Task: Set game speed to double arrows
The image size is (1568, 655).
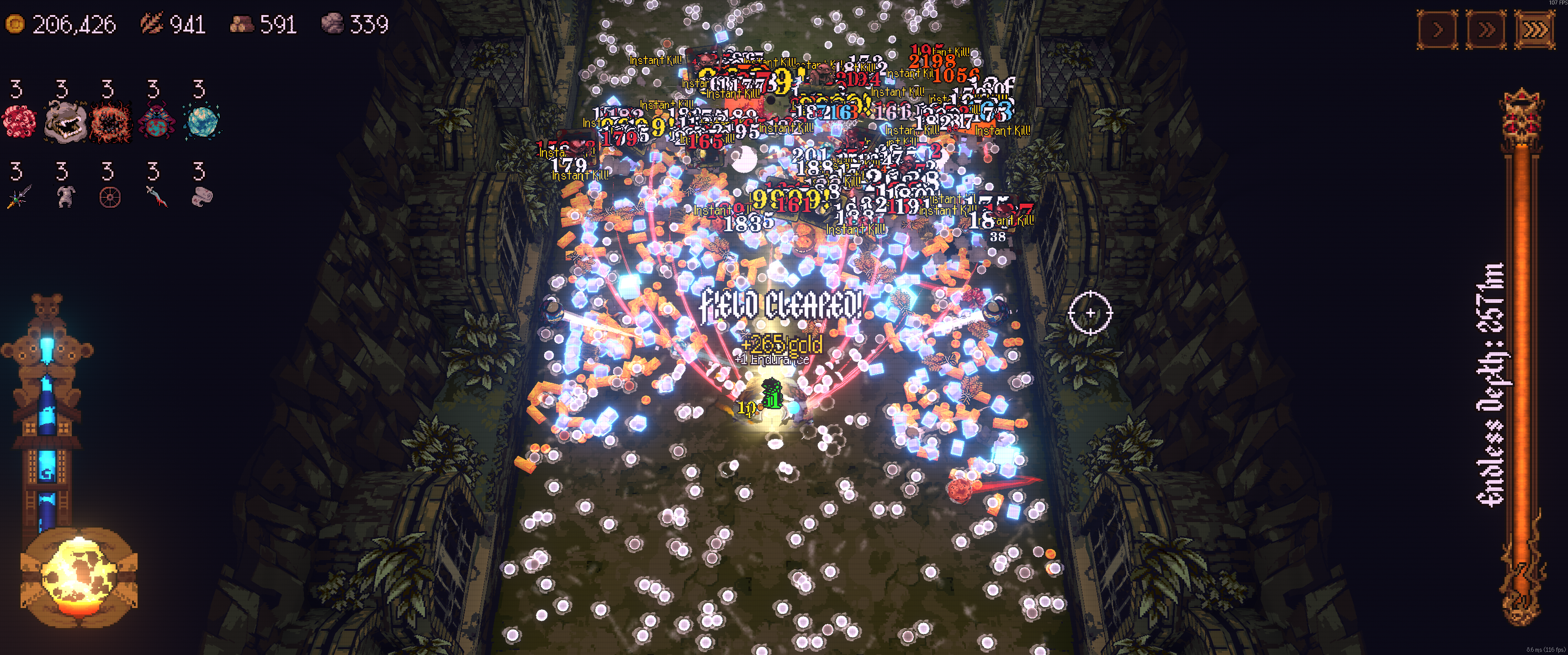Action: point(1486,30)
